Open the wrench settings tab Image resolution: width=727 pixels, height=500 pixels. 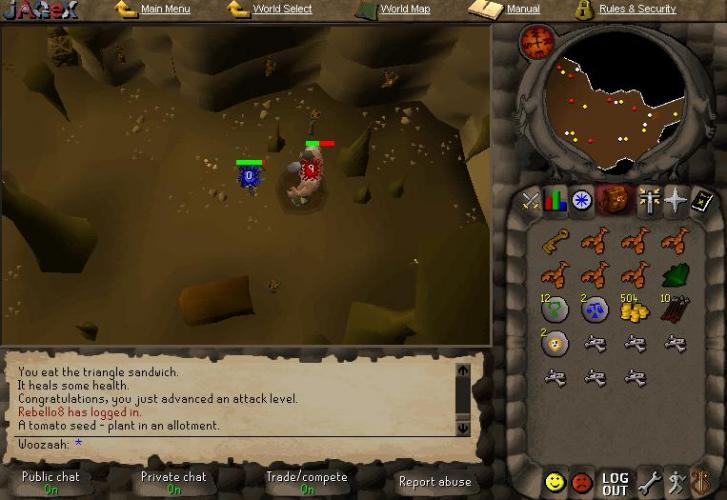[x=648, y=483]
